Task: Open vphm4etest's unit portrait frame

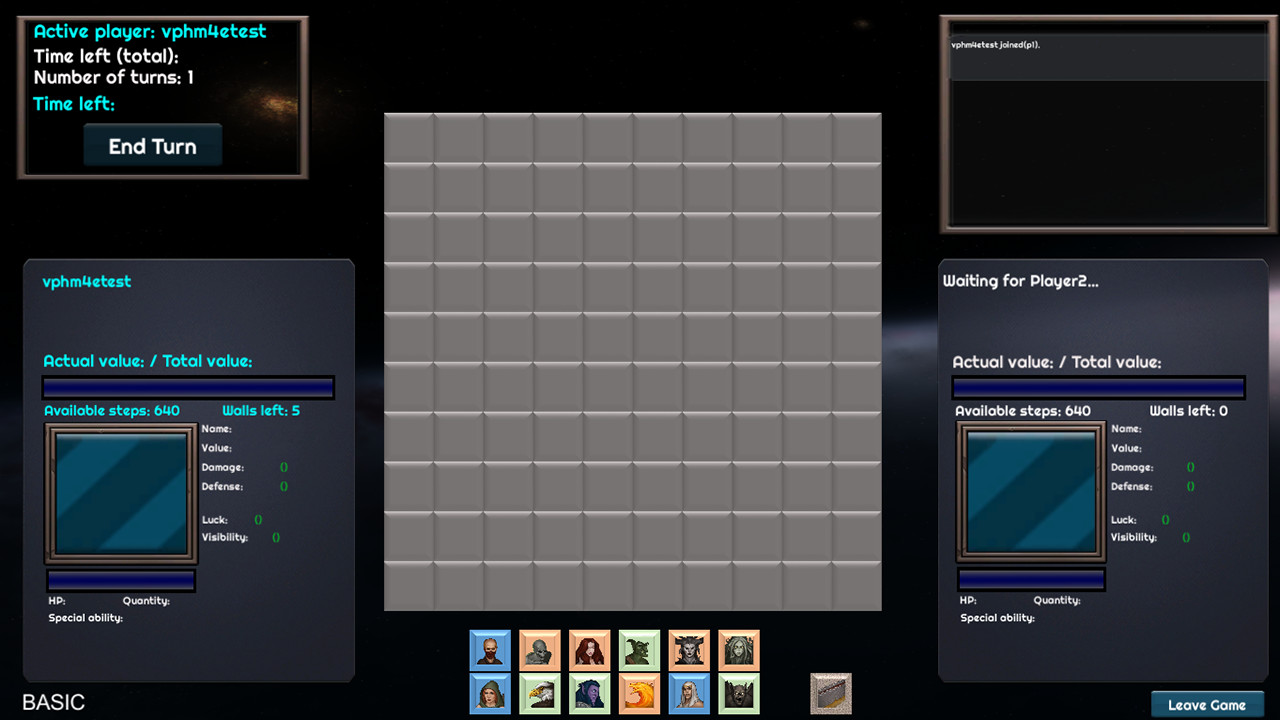Action: (120, 492)
